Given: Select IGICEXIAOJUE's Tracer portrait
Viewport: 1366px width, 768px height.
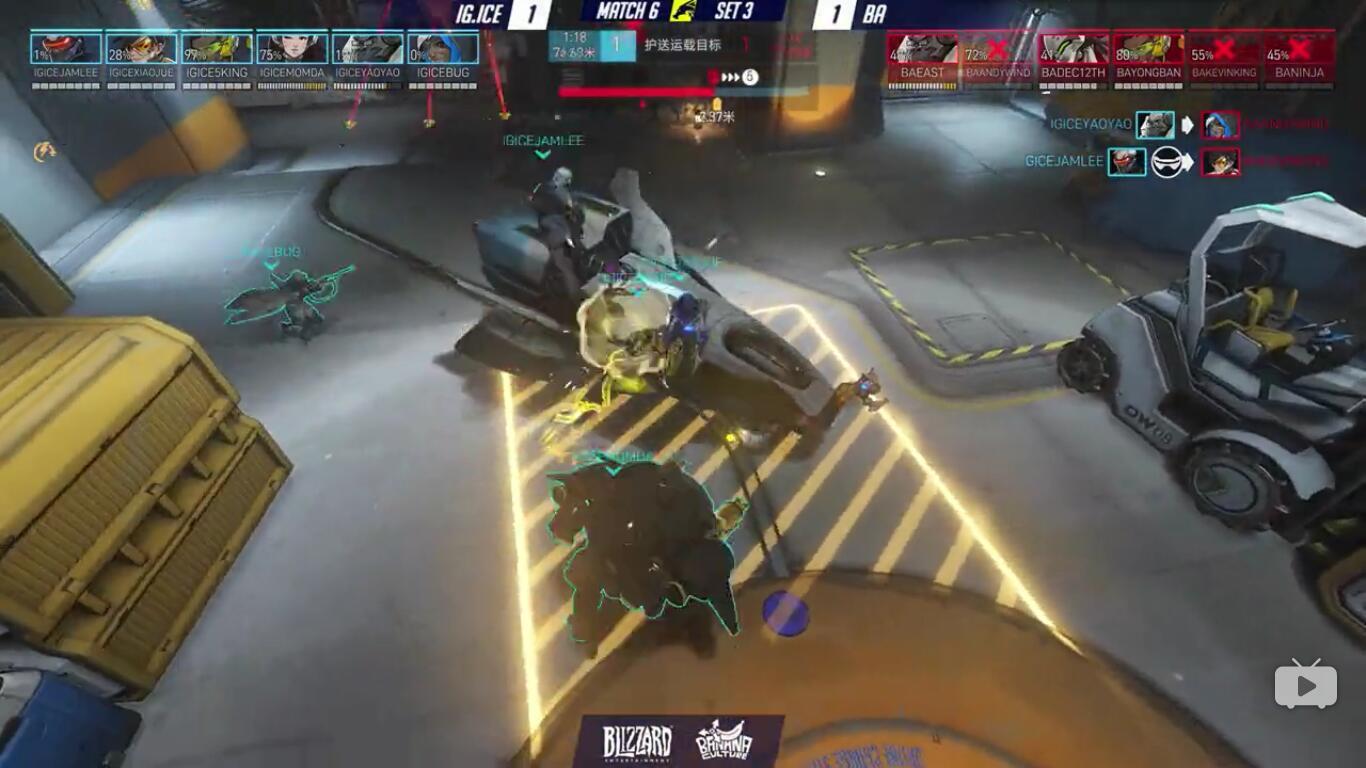Looking at the screenshot, I should (141, 48).
